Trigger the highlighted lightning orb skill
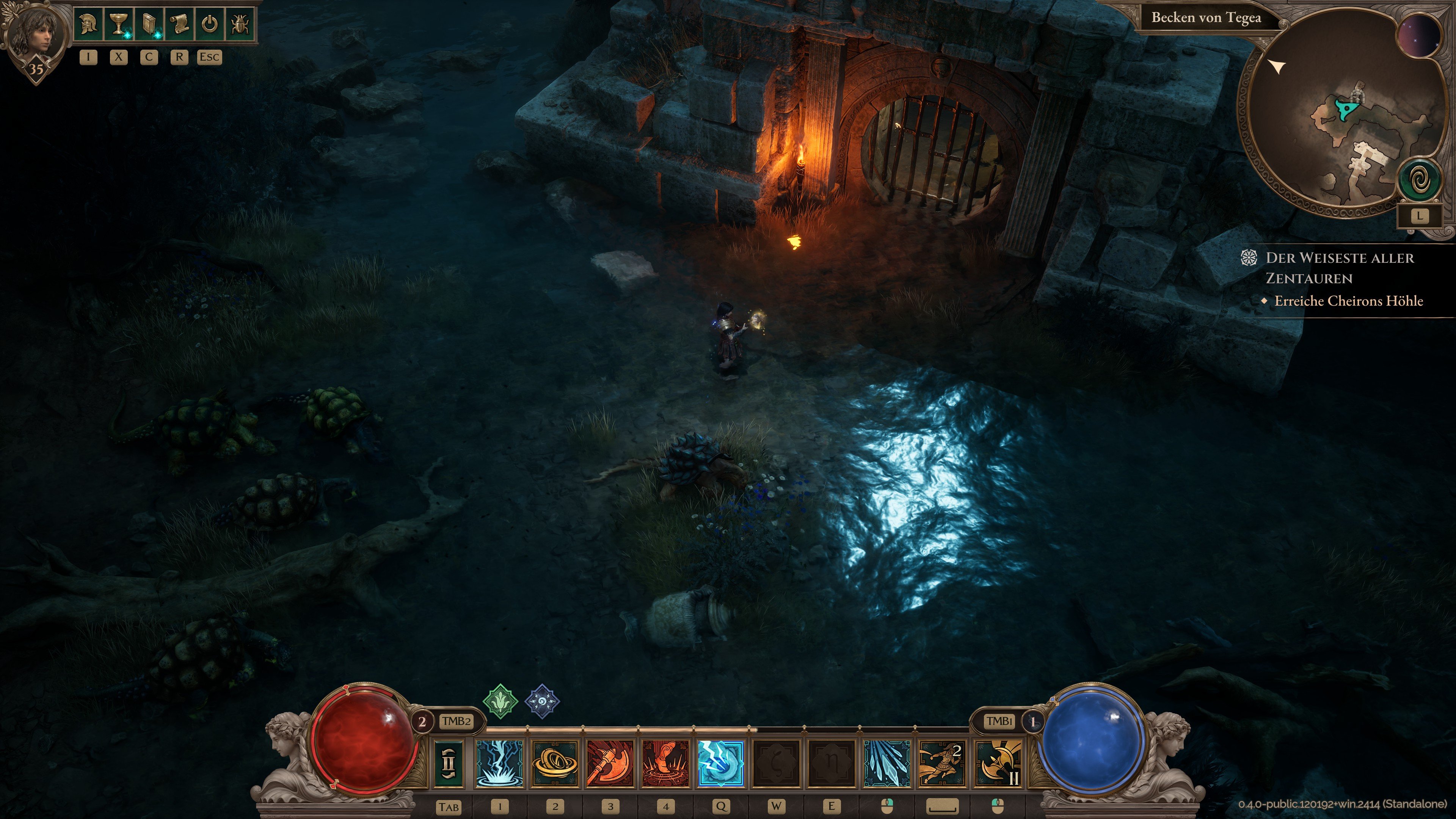This screenshot has width=1456, height=819. 721,764
